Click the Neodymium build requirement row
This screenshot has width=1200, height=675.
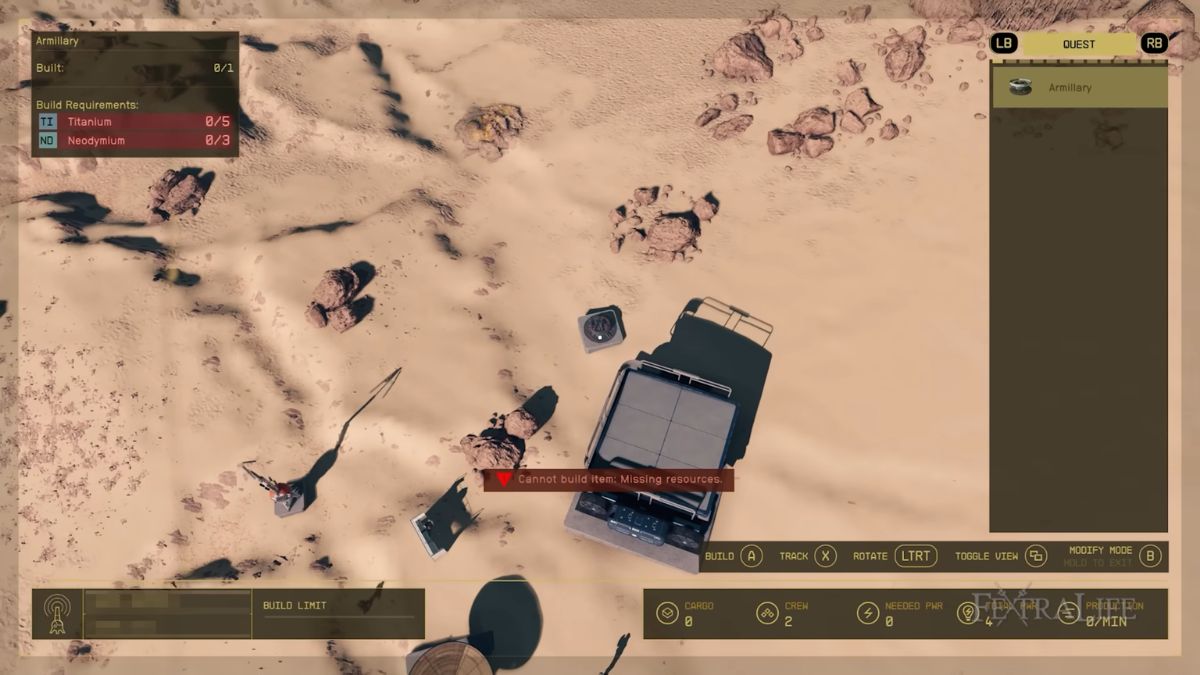(x=135, y=141)
